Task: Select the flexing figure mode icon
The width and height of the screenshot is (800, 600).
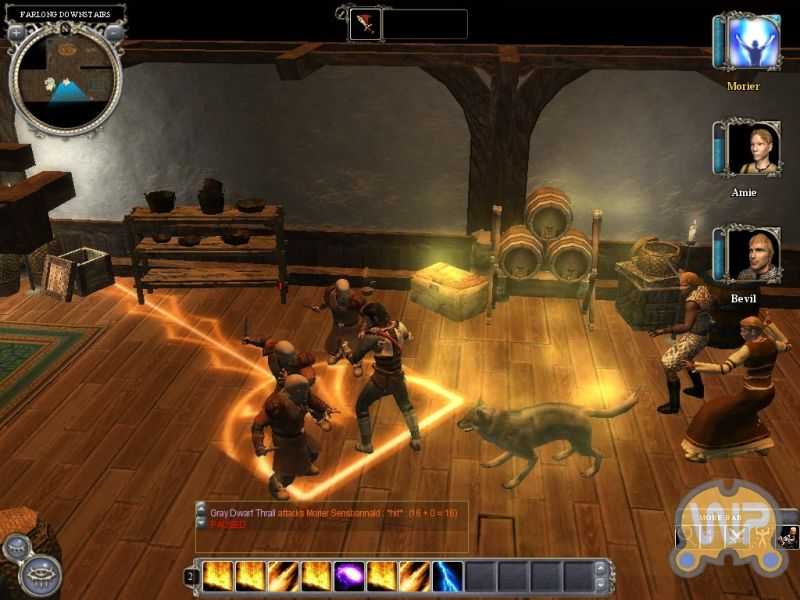Action: pos(763,536)
